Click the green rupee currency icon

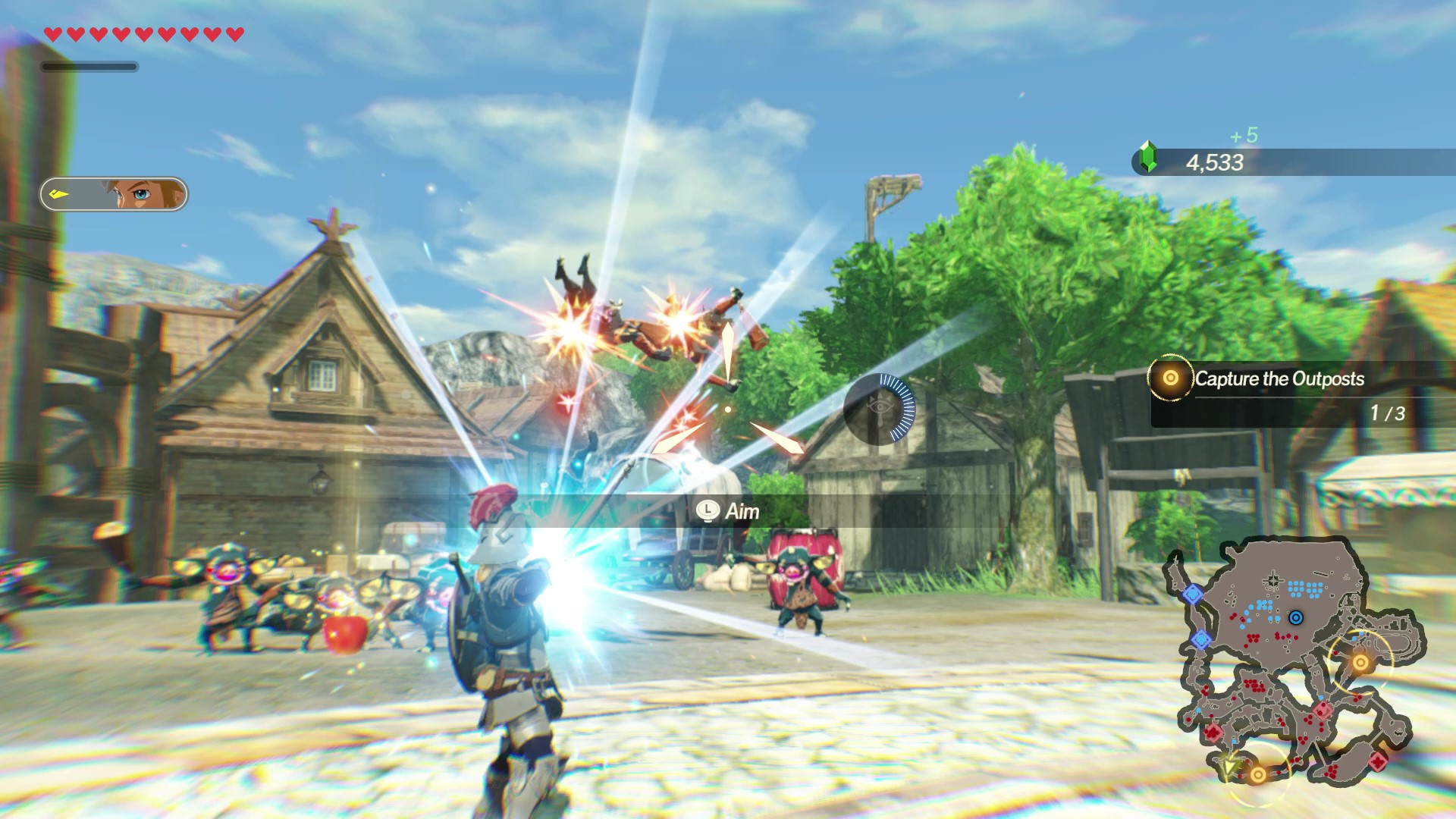(x=1148, y=157)
